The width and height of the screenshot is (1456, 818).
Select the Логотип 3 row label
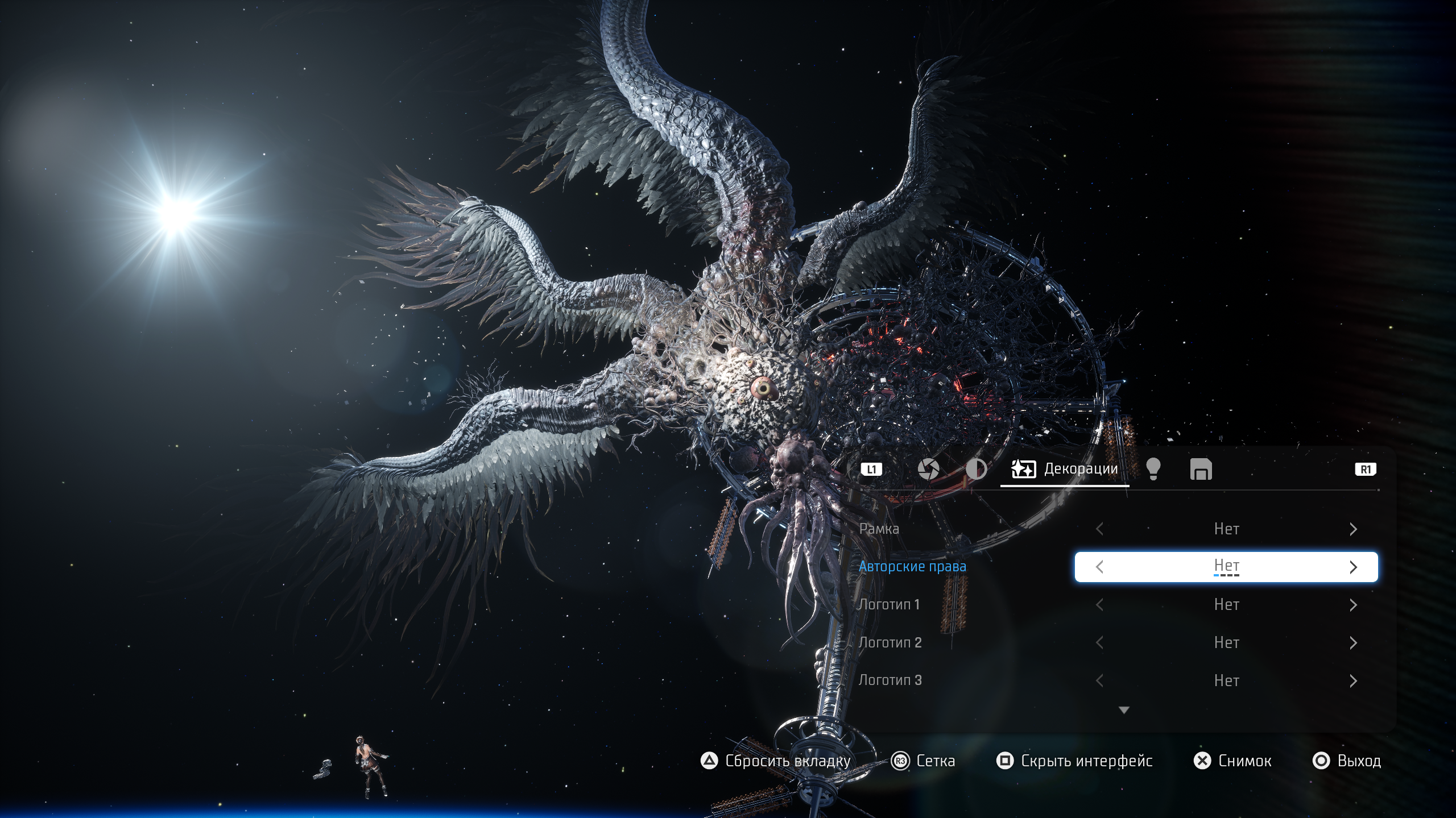pos(890,680)
